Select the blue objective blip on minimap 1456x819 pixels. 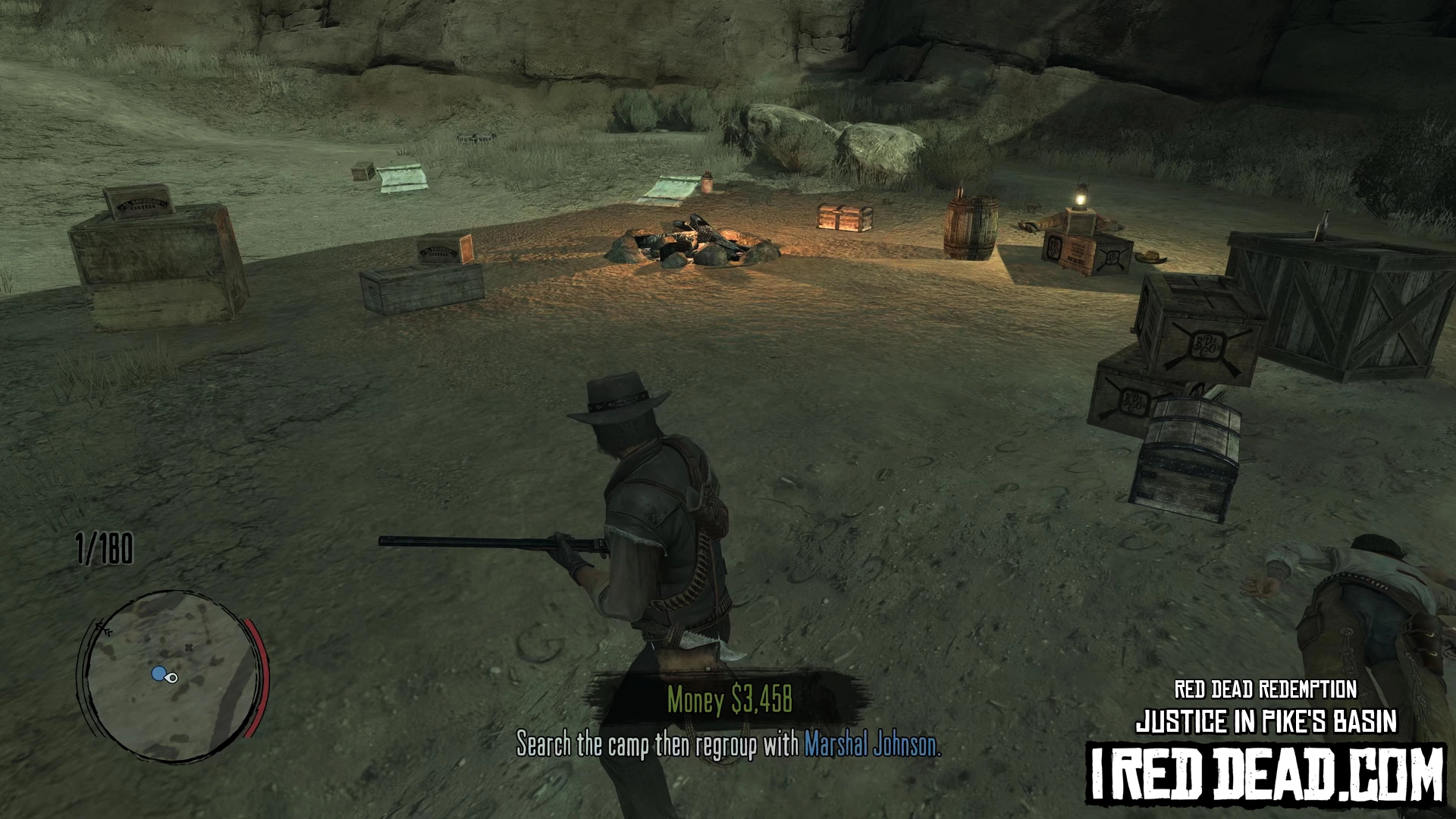pyautogui.click(x=158, y=673)
